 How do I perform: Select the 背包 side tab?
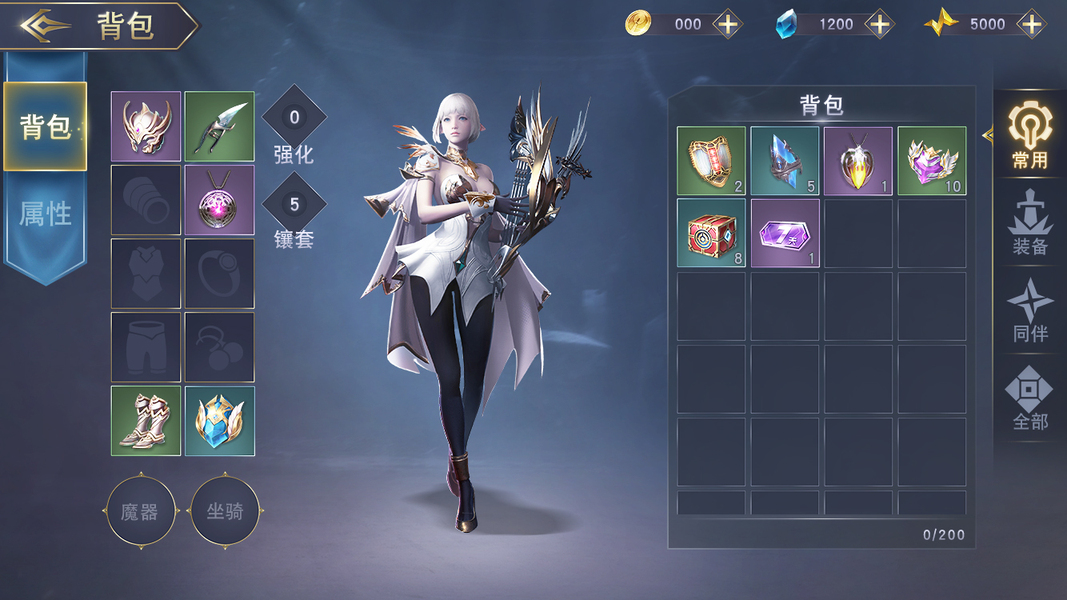[x=45, y=127]
